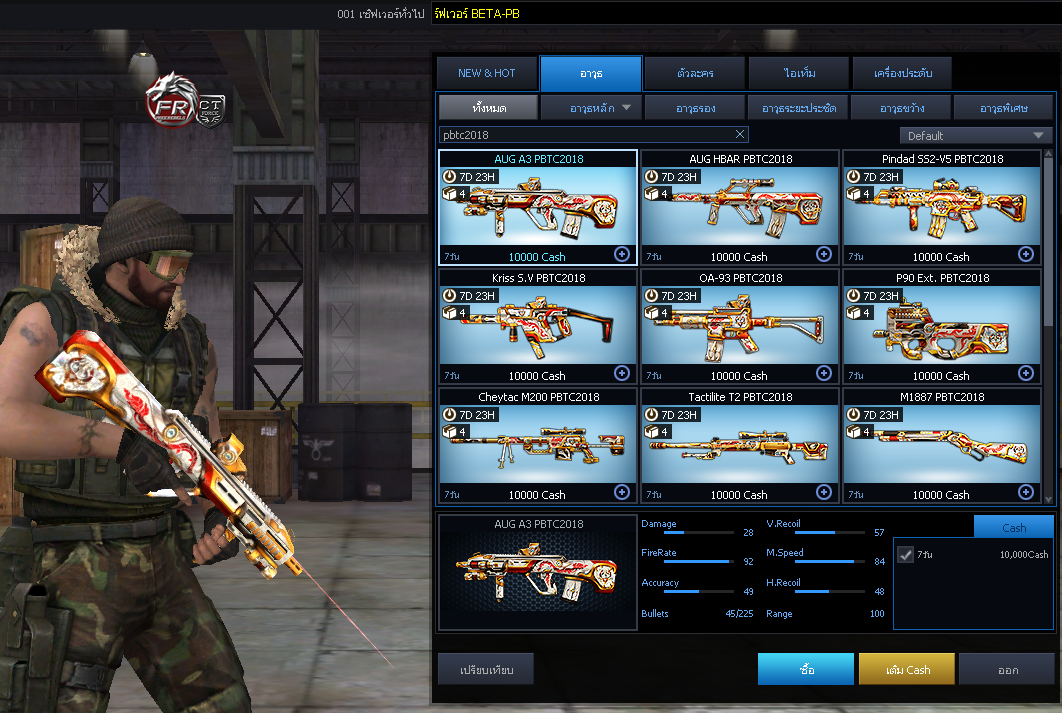Select the Cheytac M200 PBTC2018 sniper
Viewport: 1062px width, 713px height.
(538, 445)
